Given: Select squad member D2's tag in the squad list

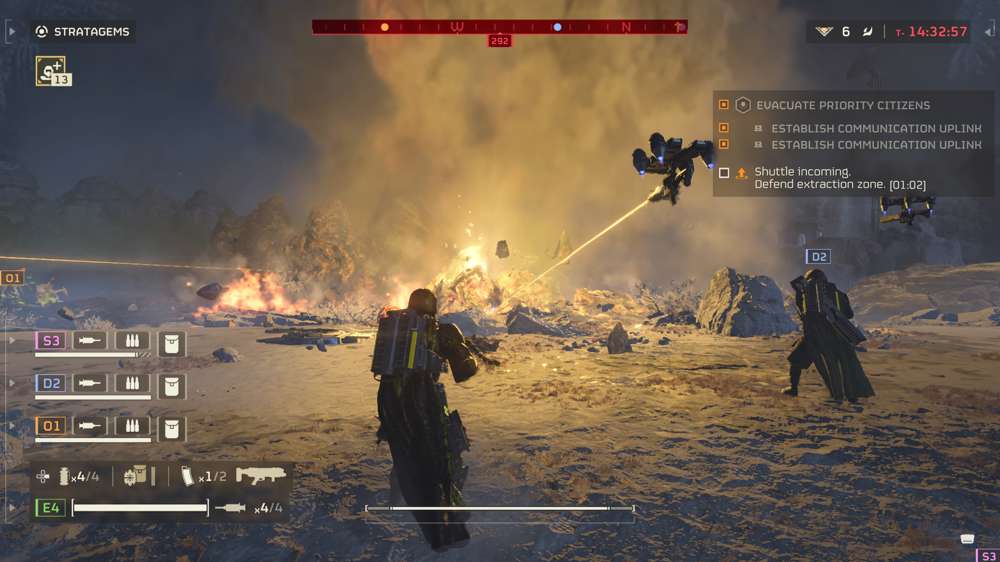Looking at the screenshot, I should tap(51, 383).
